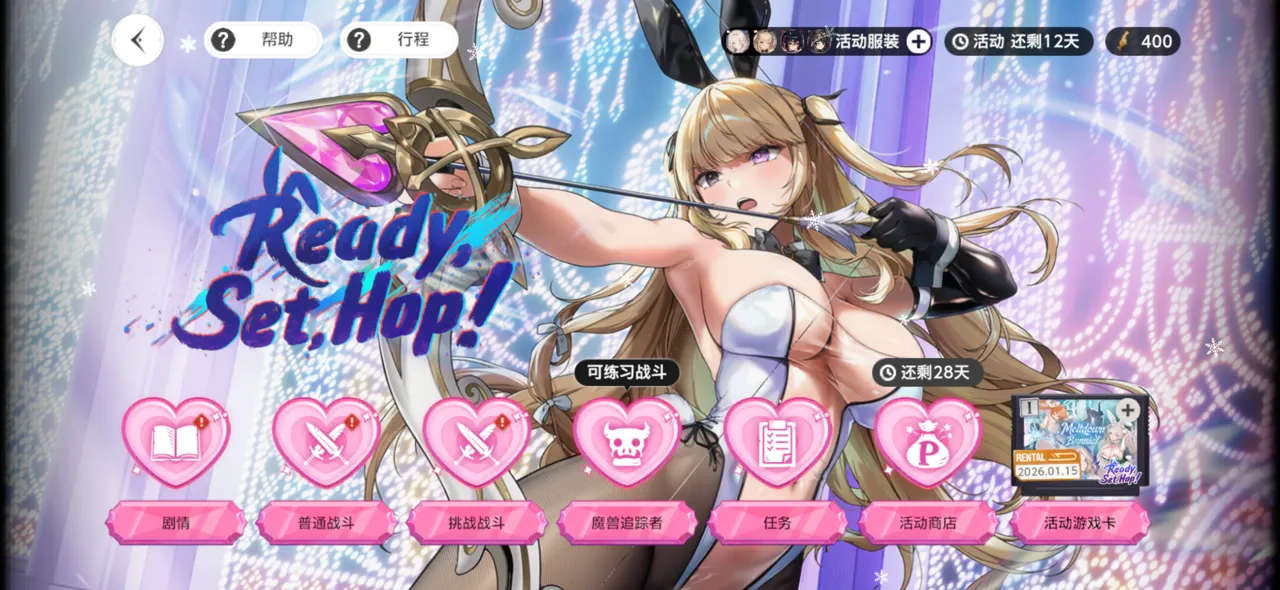Viewport: 1280px width, 590px height.
Task: Enter the 挑战战斗 challenge battle
Action: click(477, 523)
